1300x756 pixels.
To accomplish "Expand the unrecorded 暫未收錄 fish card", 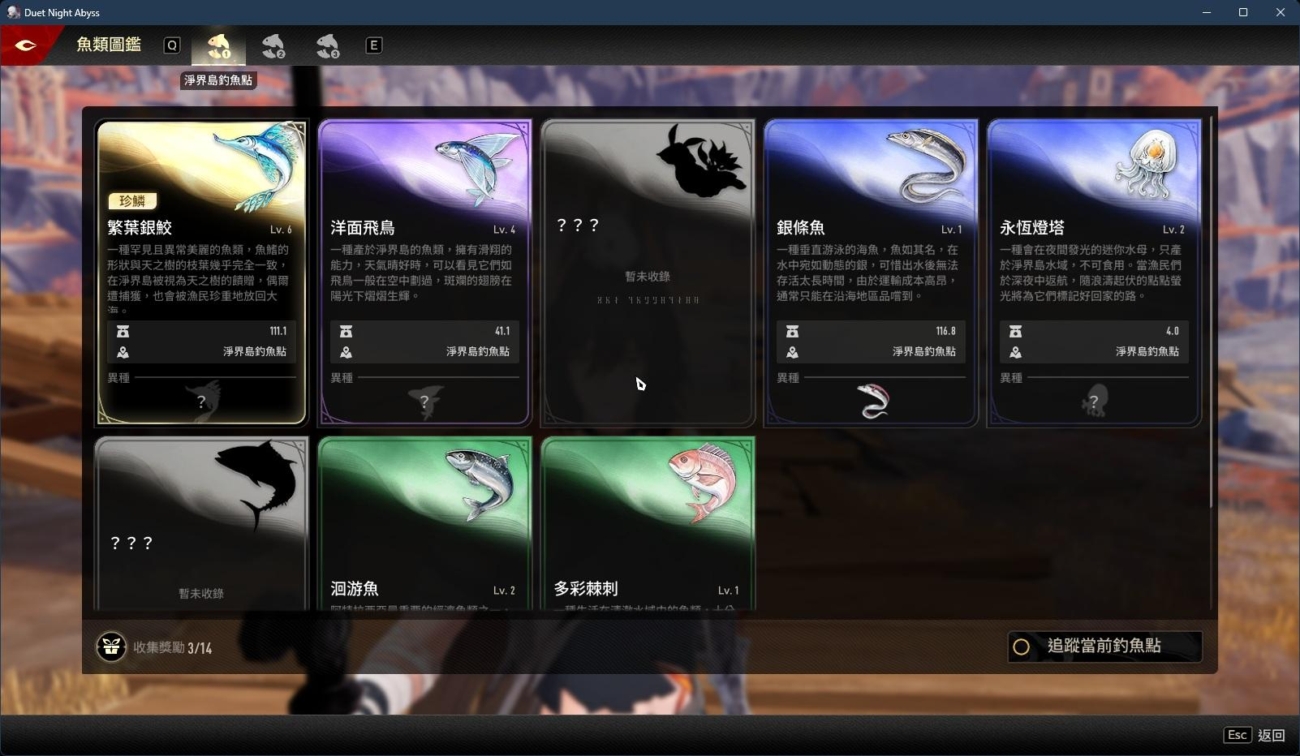I will (x=647, y=270).
